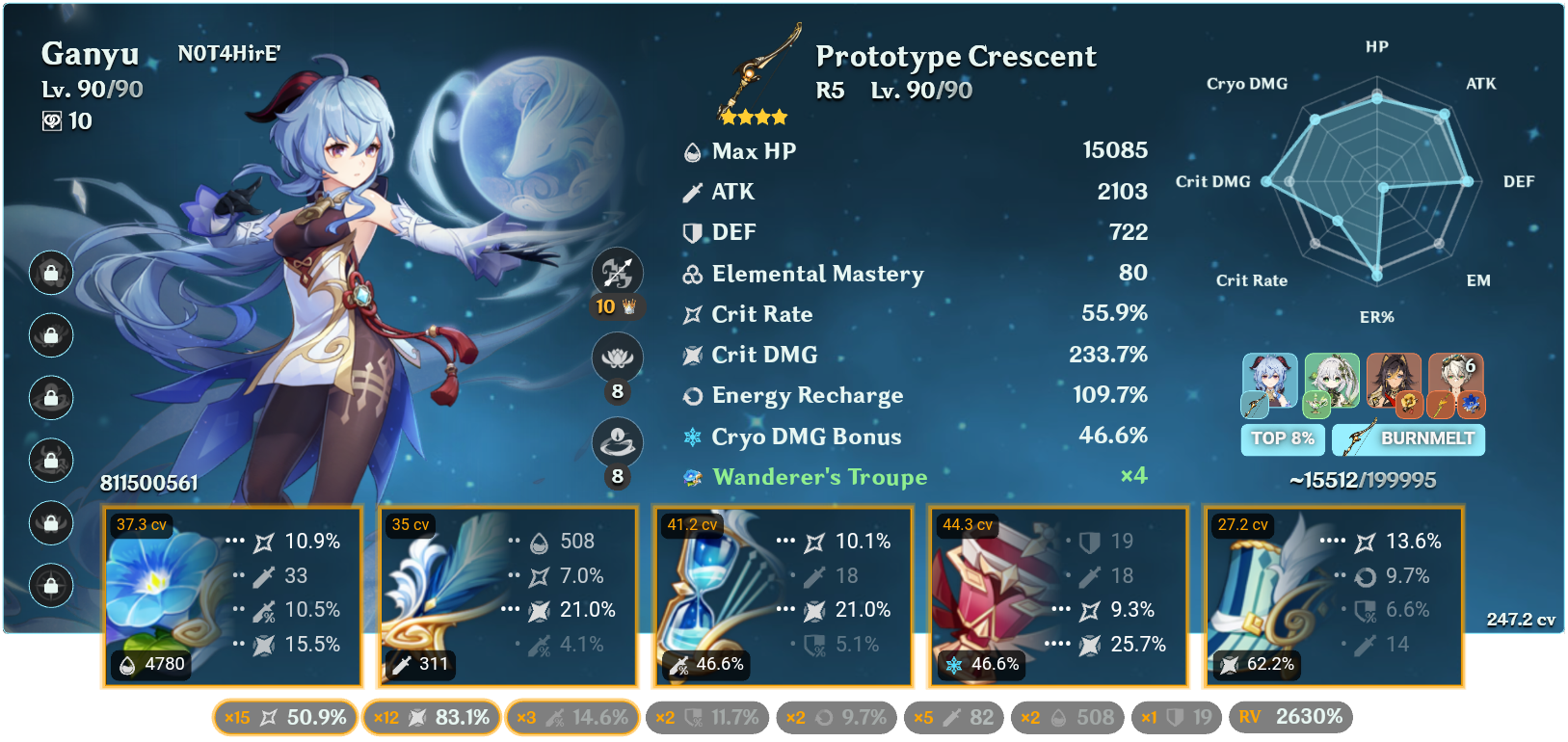Click the elemental burst talent icon
This screenshot has height=742, width=1568.
tap(617, 440)
